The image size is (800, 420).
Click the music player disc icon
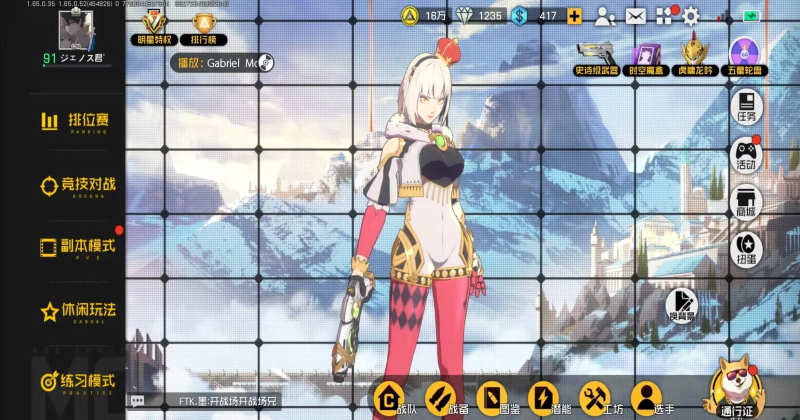point(267,62)
